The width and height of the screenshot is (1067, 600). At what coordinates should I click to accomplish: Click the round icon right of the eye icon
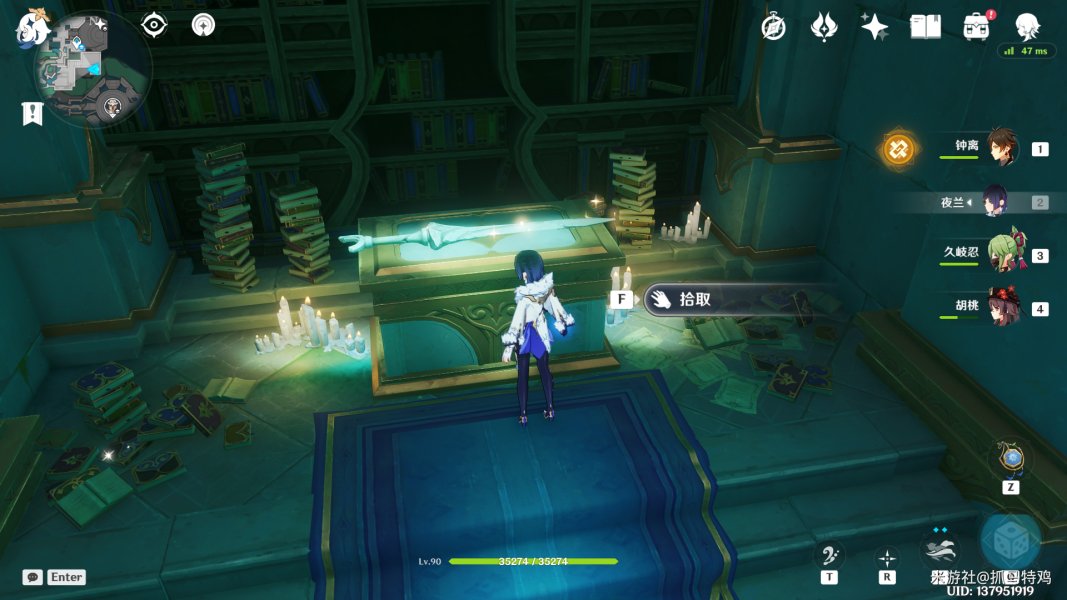click(x=203, y=24)
